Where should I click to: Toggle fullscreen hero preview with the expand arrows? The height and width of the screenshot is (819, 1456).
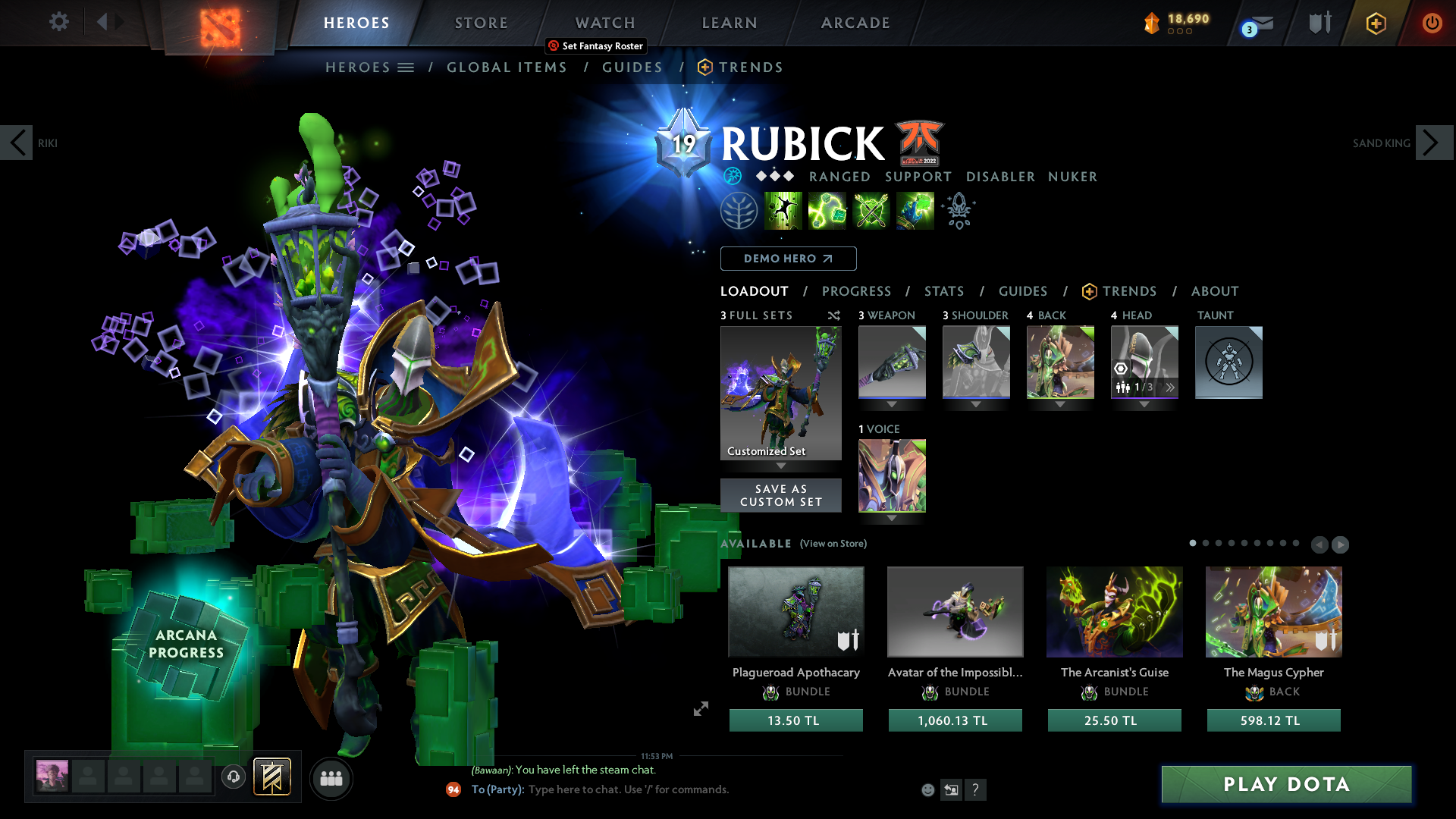coord(701,710)
